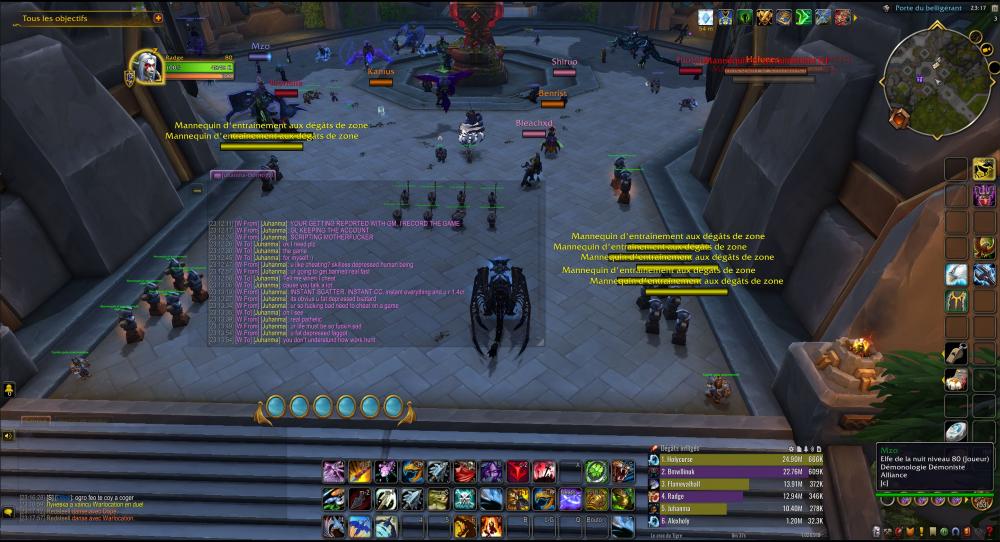Select the Radge damage meter row
1000x542 pixels.
pos(738,496)
